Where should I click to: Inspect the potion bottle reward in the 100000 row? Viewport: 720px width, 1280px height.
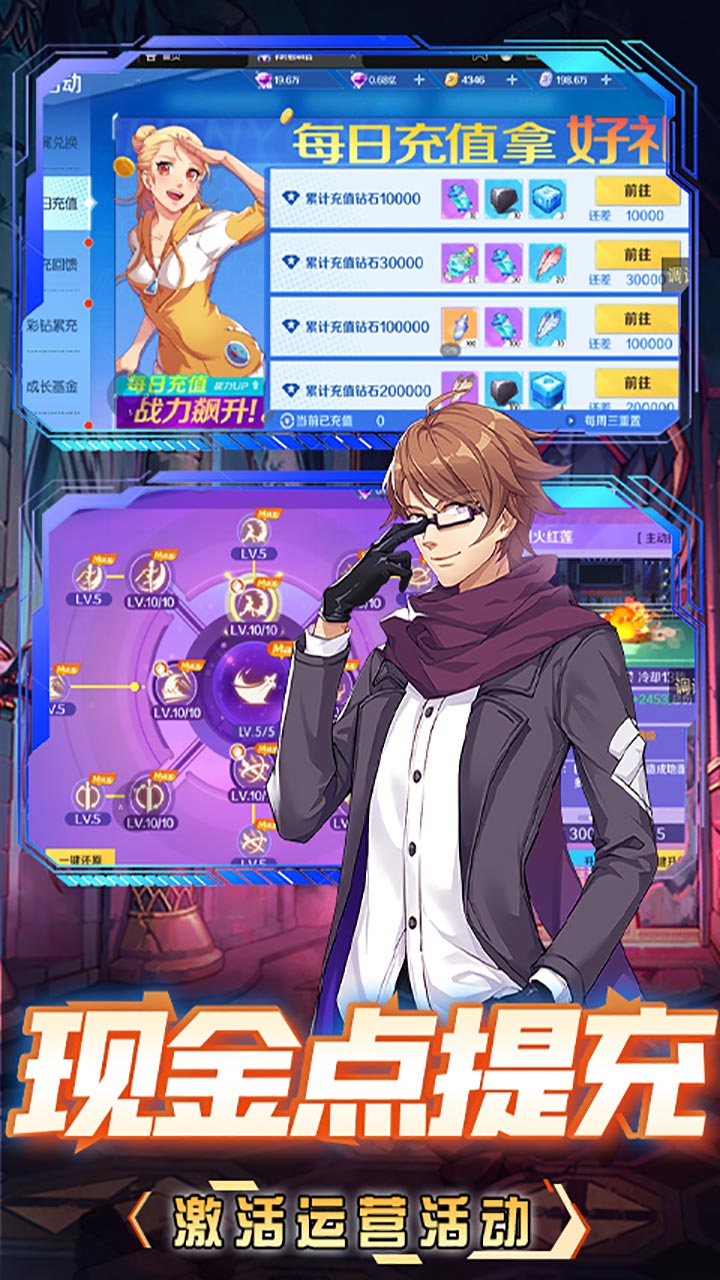(460, 326)
